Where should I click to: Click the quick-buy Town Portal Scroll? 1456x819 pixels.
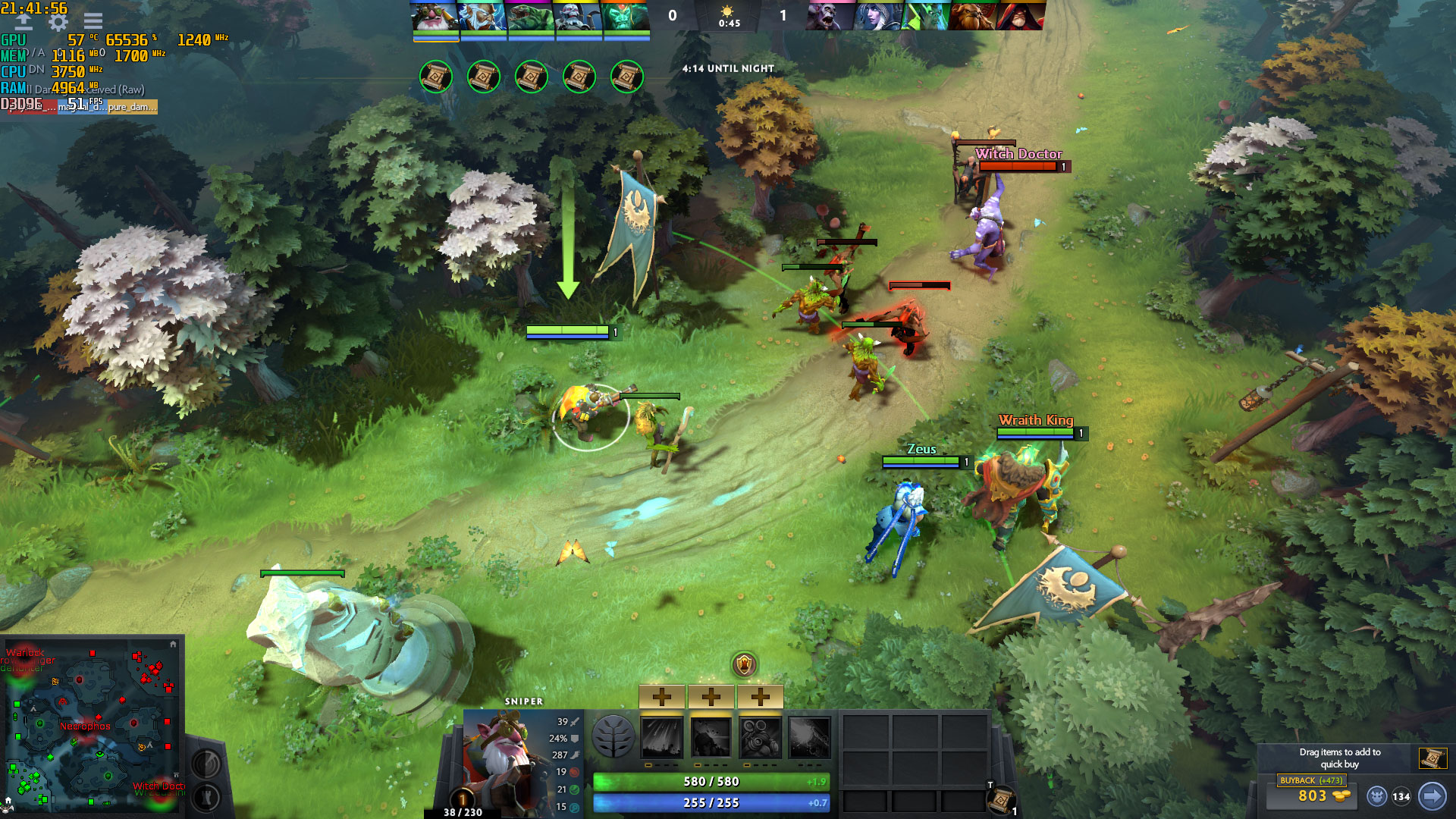(1432, 758)
